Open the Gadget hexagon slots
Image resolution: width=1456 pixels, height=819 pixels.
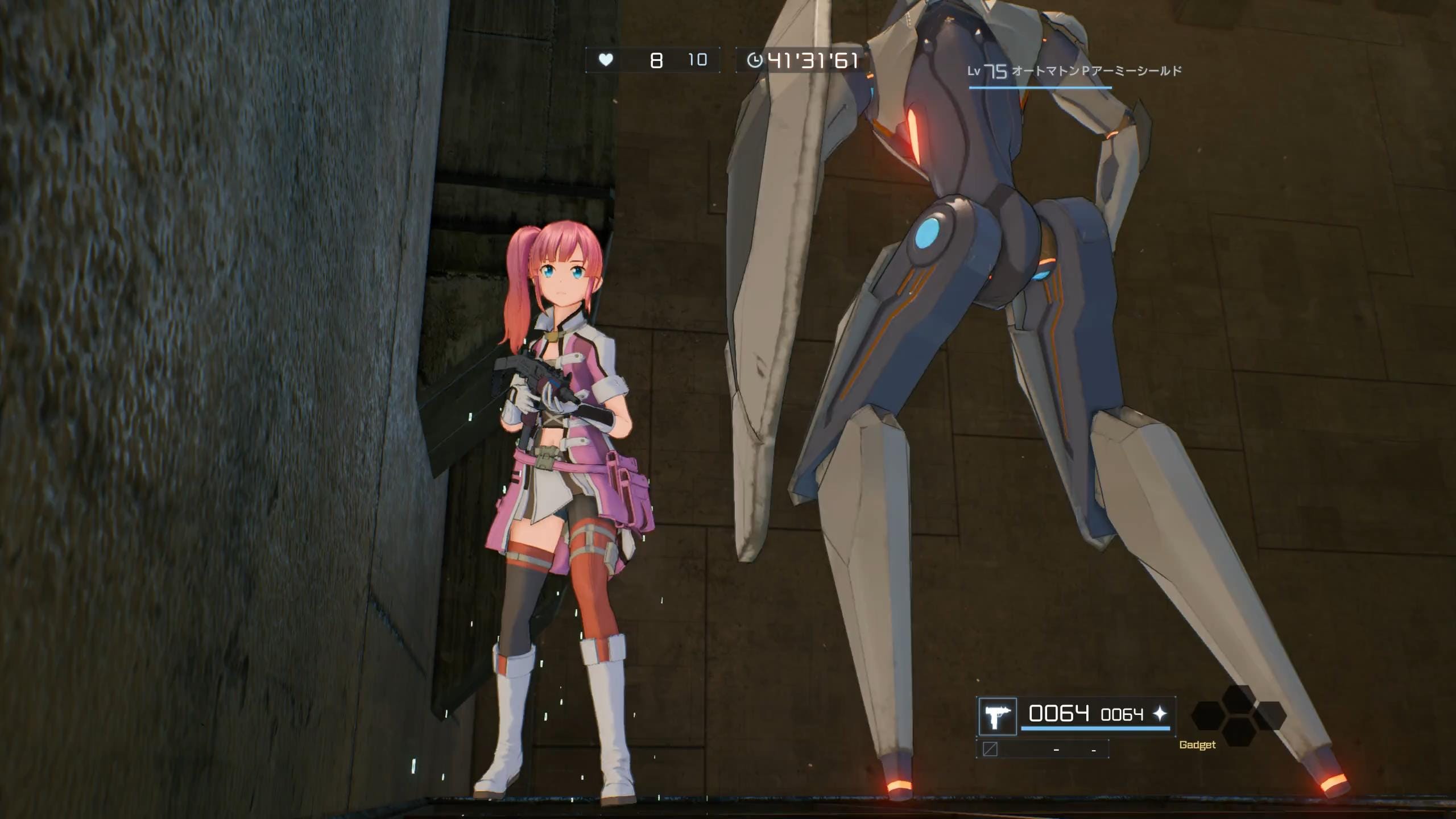click(x=1239, y=715)
